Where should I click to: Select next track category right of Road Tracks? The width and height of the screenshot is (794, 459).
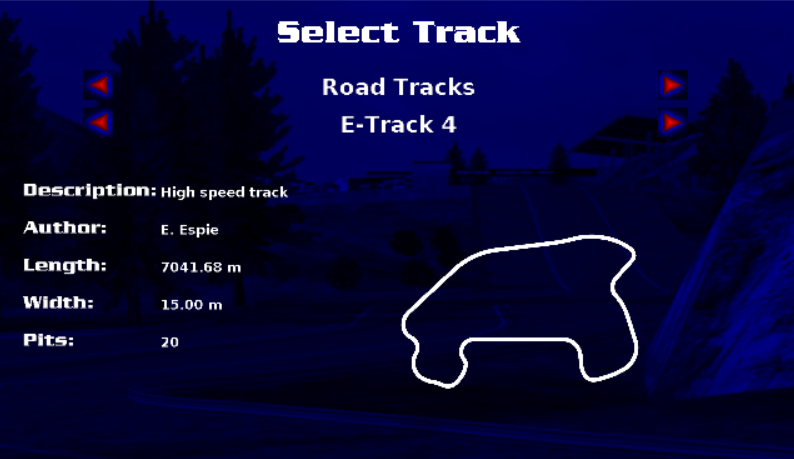point(673,86)
